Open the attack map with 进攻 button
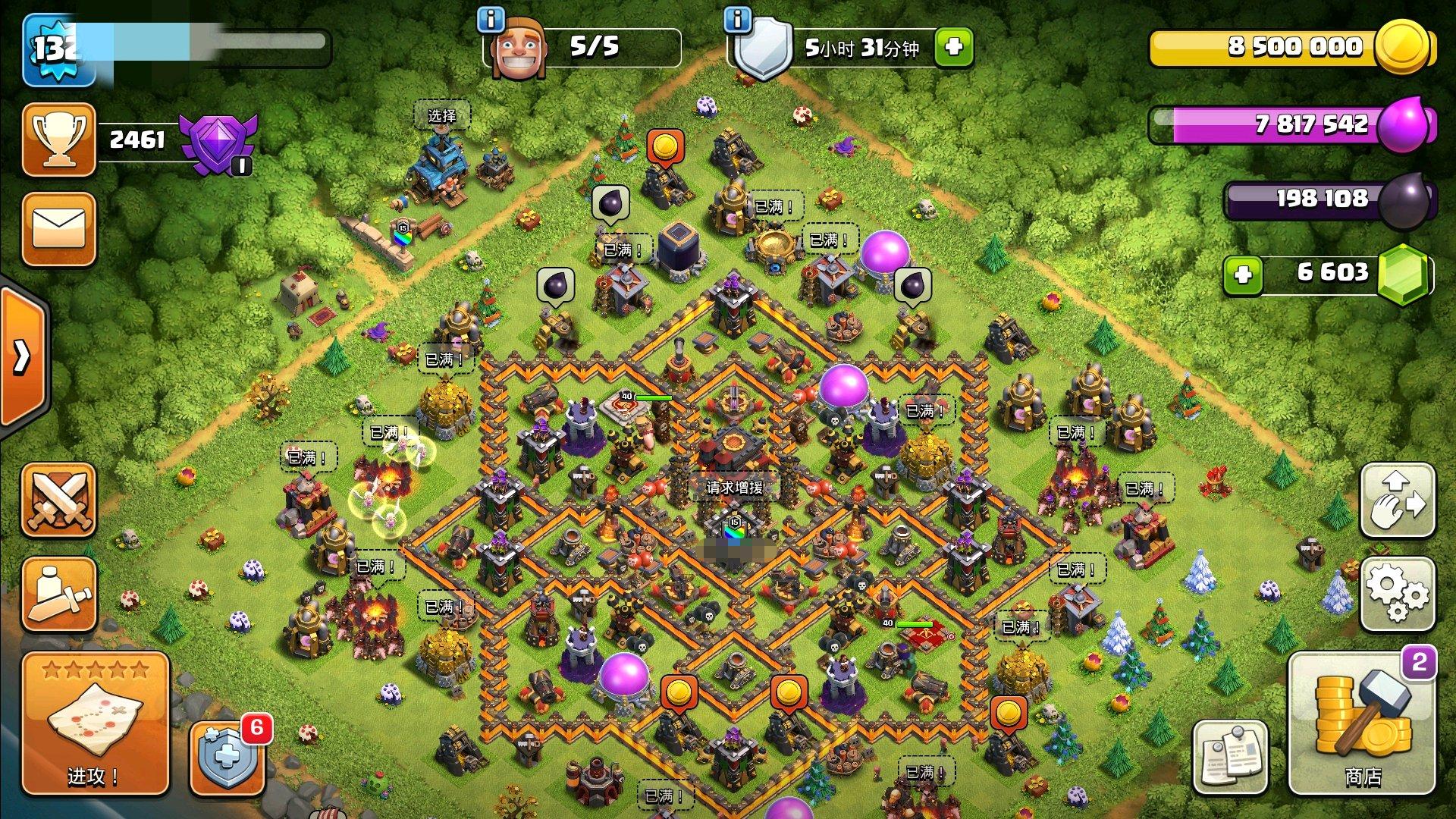The image size is (1456, 819). [95, 724]
